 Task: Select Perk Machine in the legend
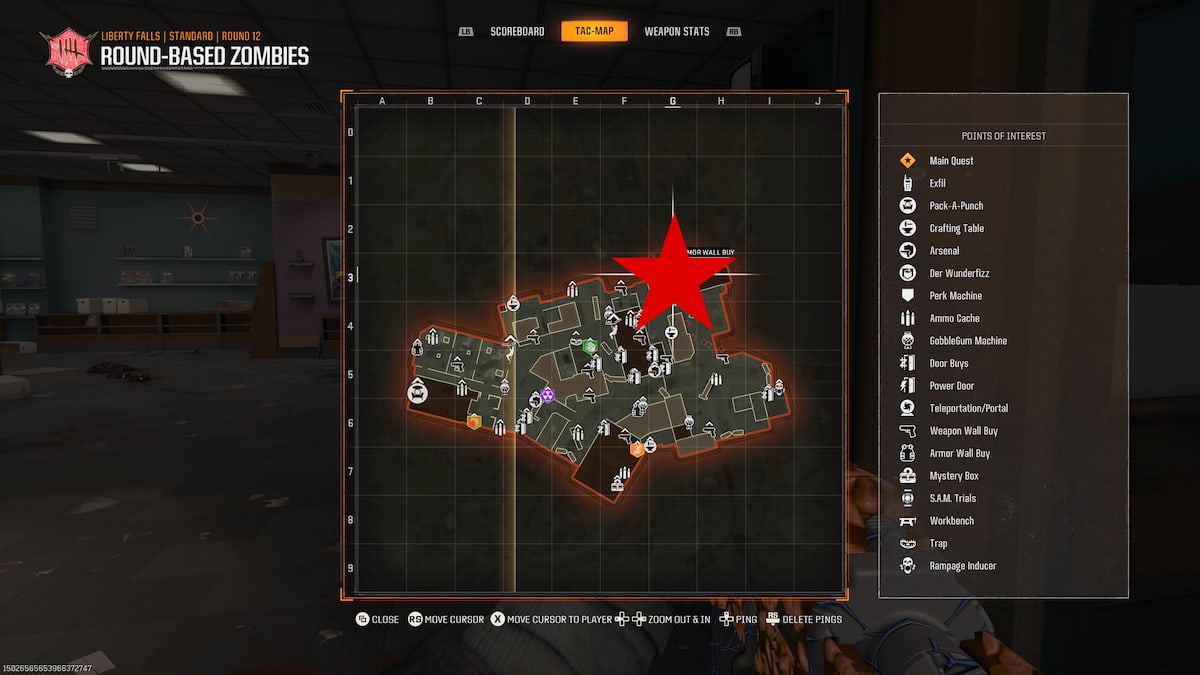(955, 296)
